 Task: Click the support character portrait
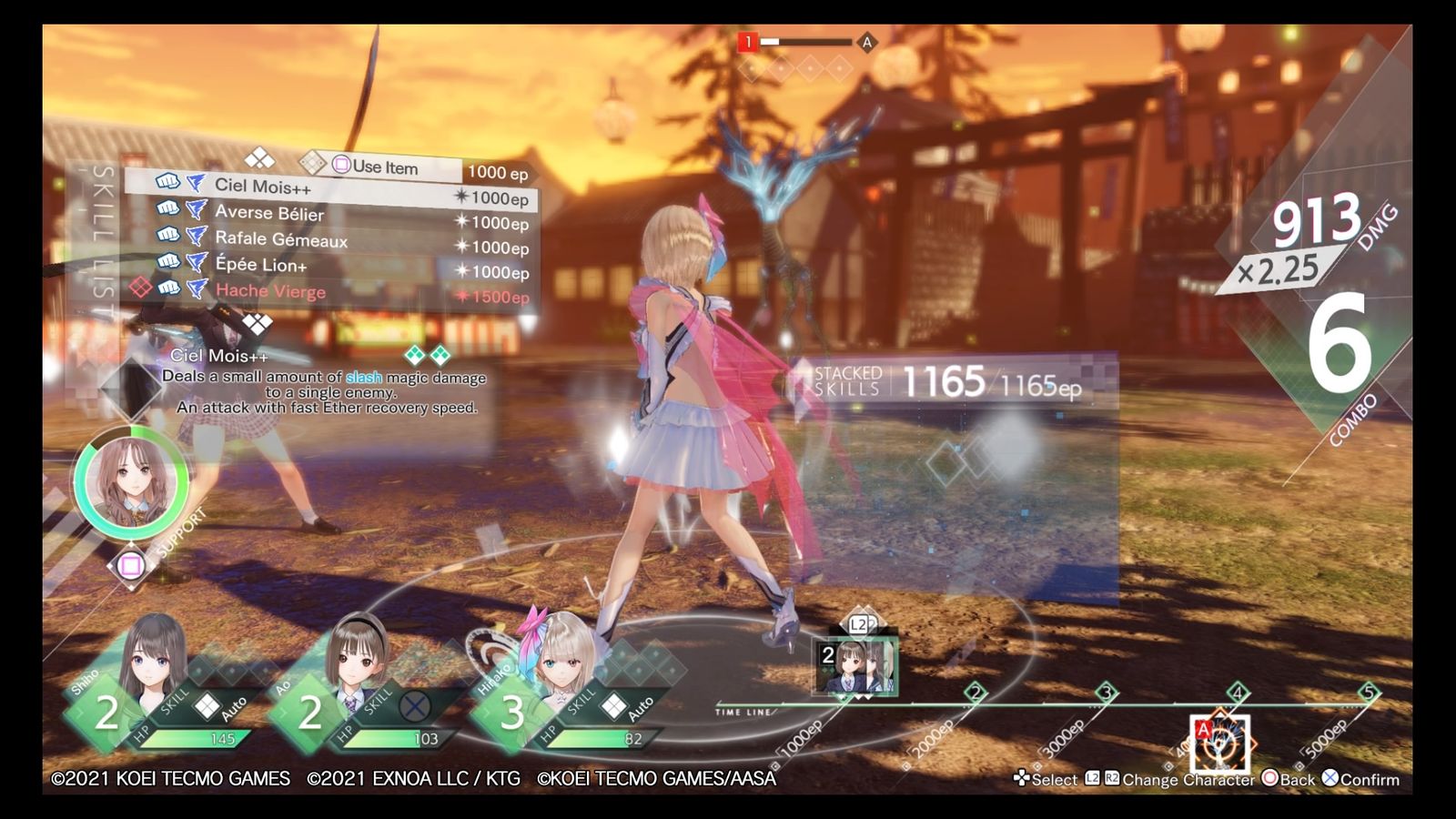130,481
